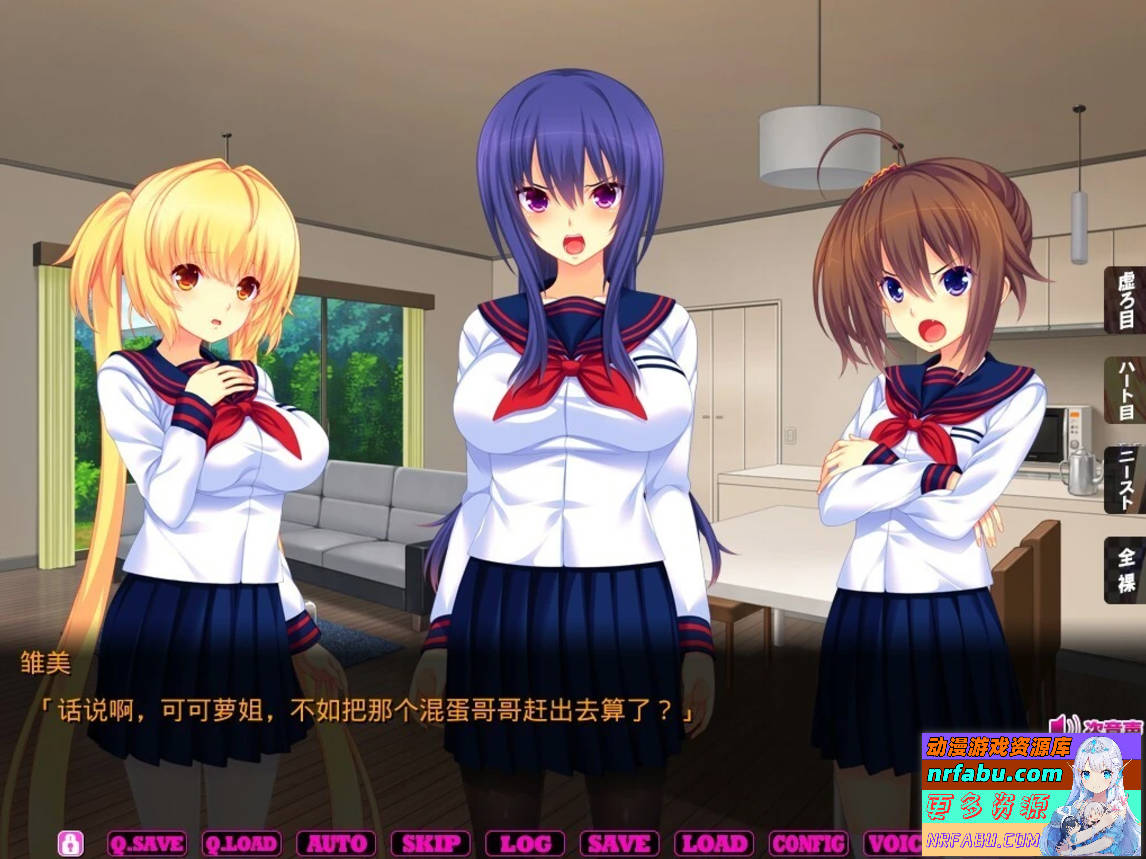
Task: Click the Q.SAVE quick save button
Action: click(146, 843)
